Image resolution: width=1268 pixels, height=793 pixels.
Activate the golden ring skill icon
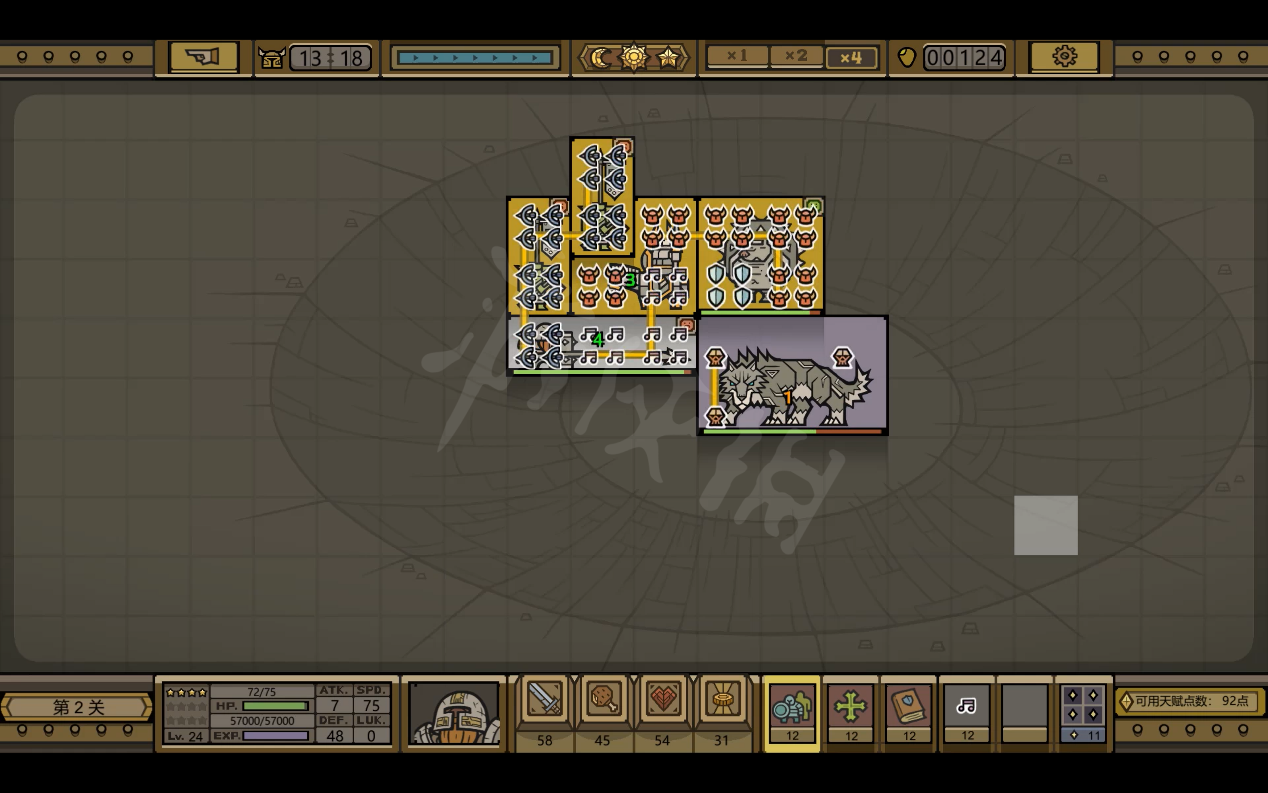[x=722, y=699]
